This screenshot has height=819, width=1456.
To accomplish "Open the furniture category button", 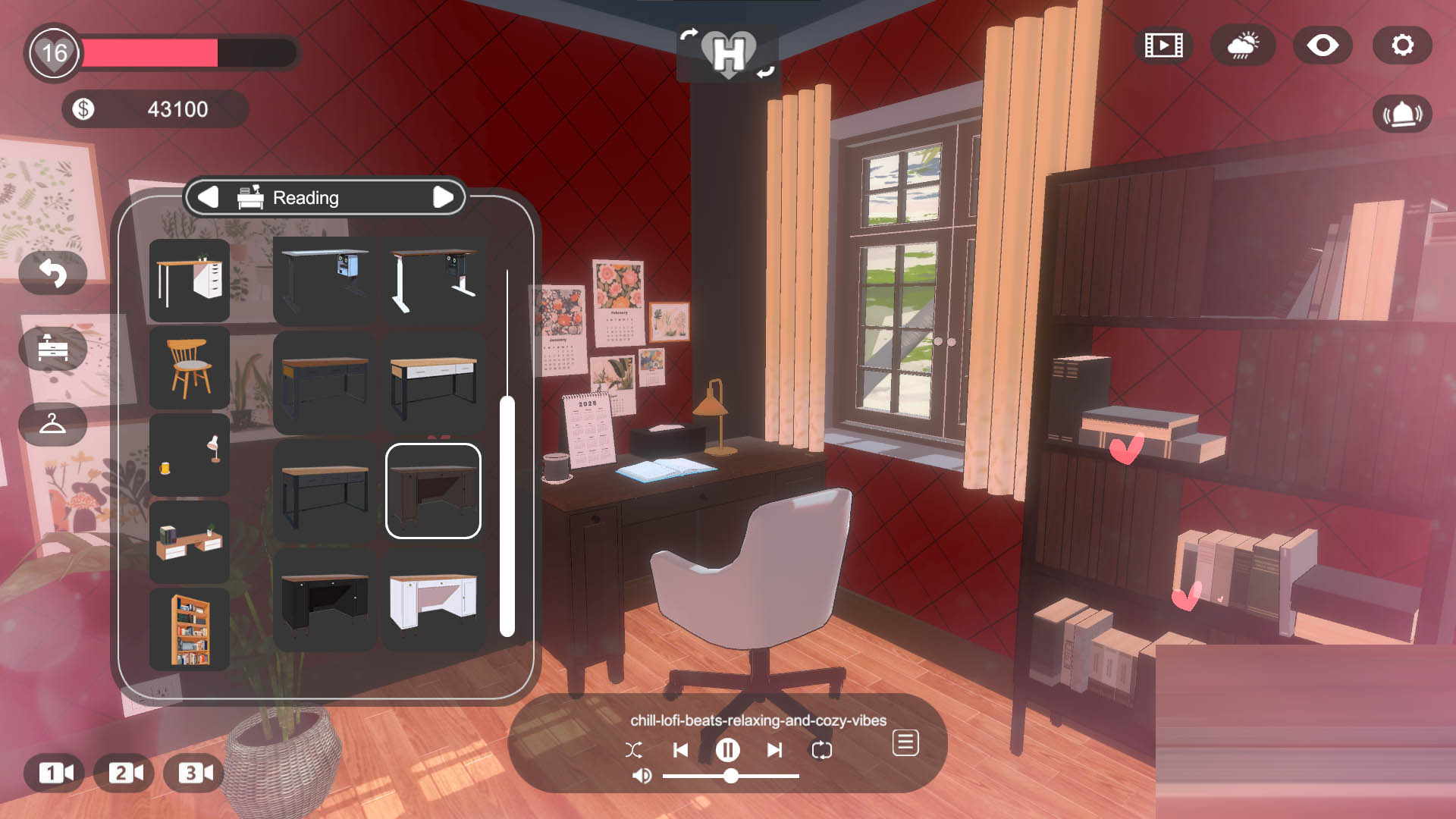I will (x=53, y=349).
